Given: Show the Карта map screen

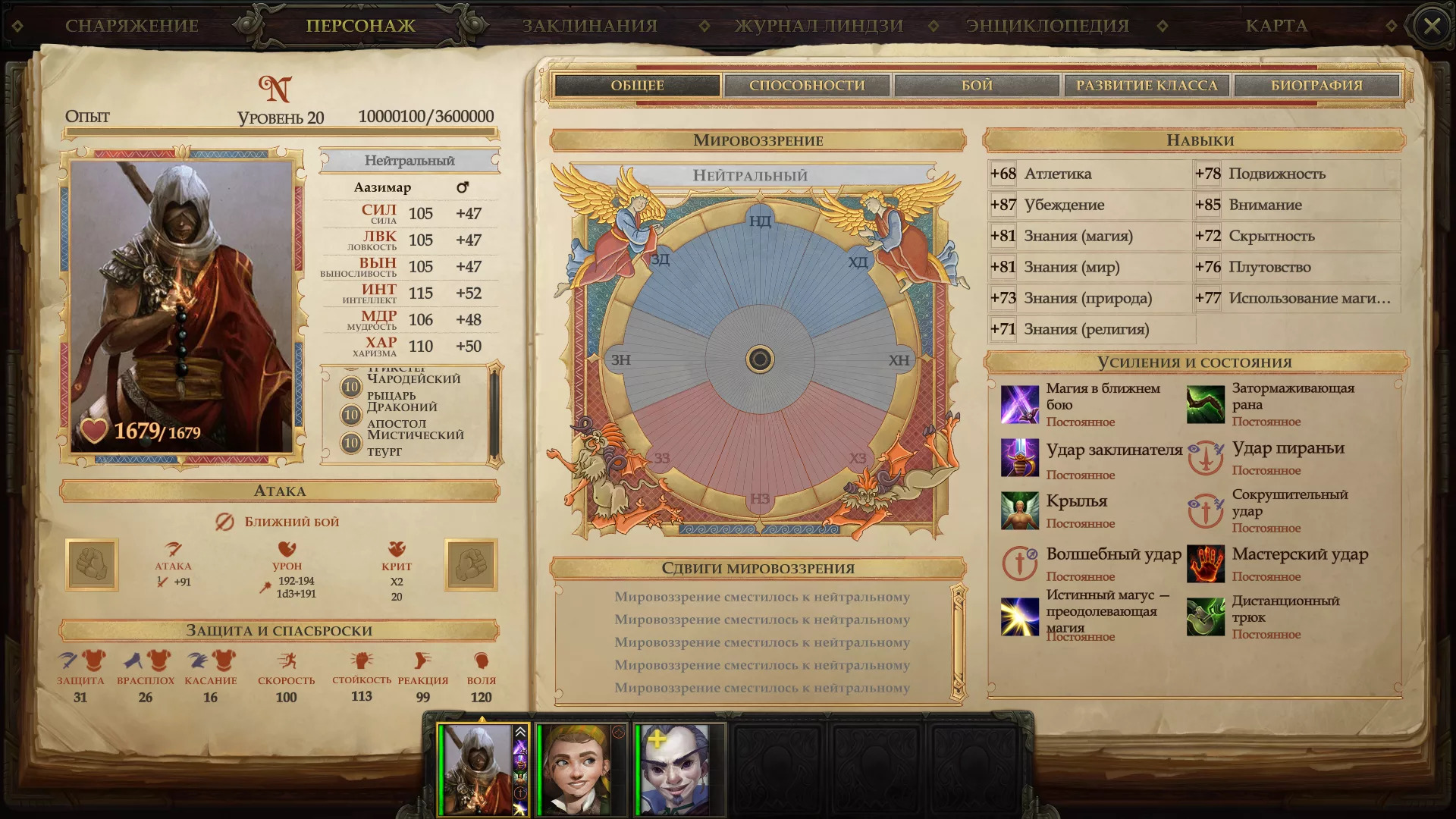Looking at the screenshot, I should tap(1276, 26).
